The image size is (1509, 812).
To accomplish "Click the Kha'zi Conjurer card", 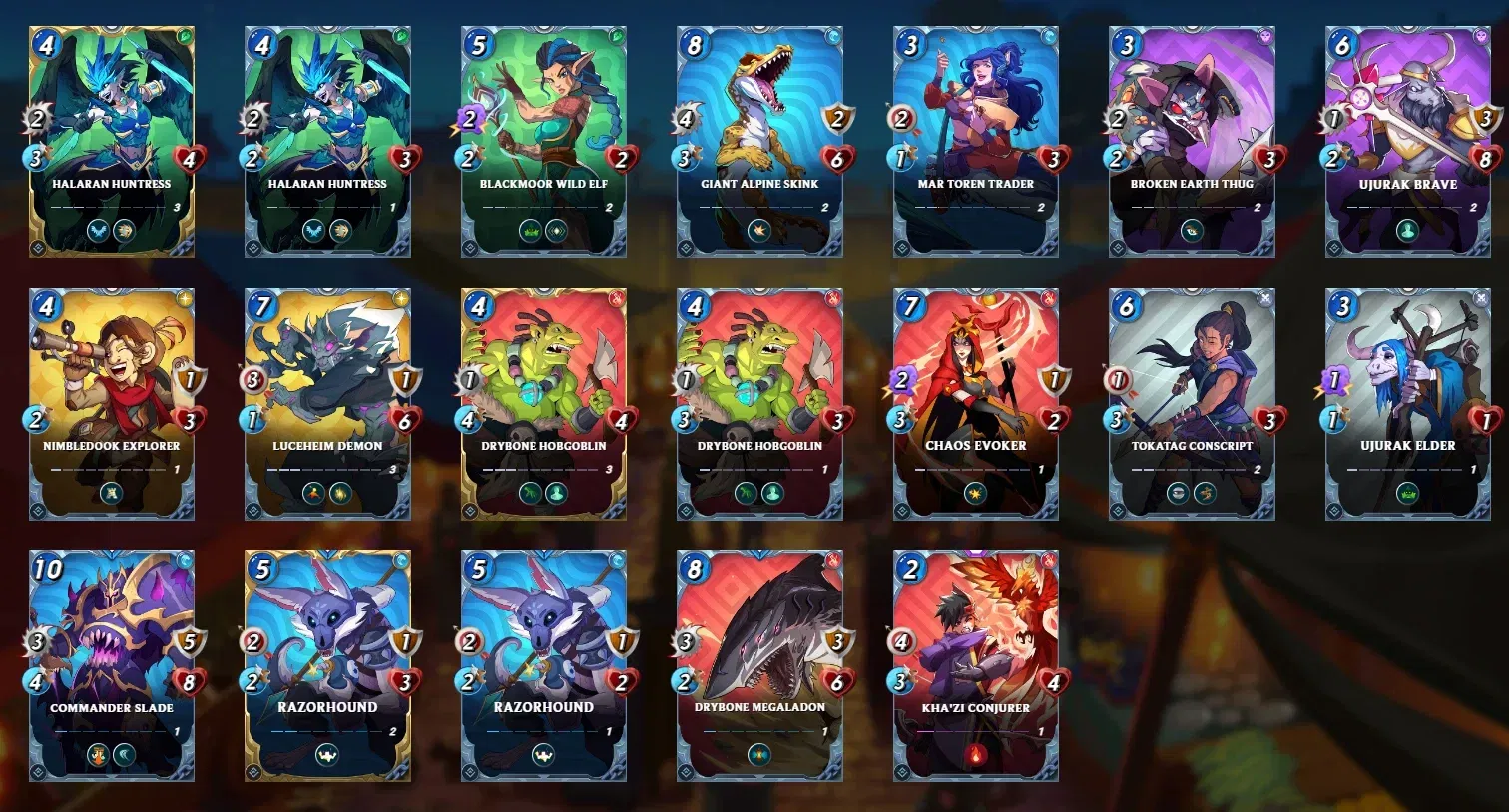I will (x=976, y=665).
